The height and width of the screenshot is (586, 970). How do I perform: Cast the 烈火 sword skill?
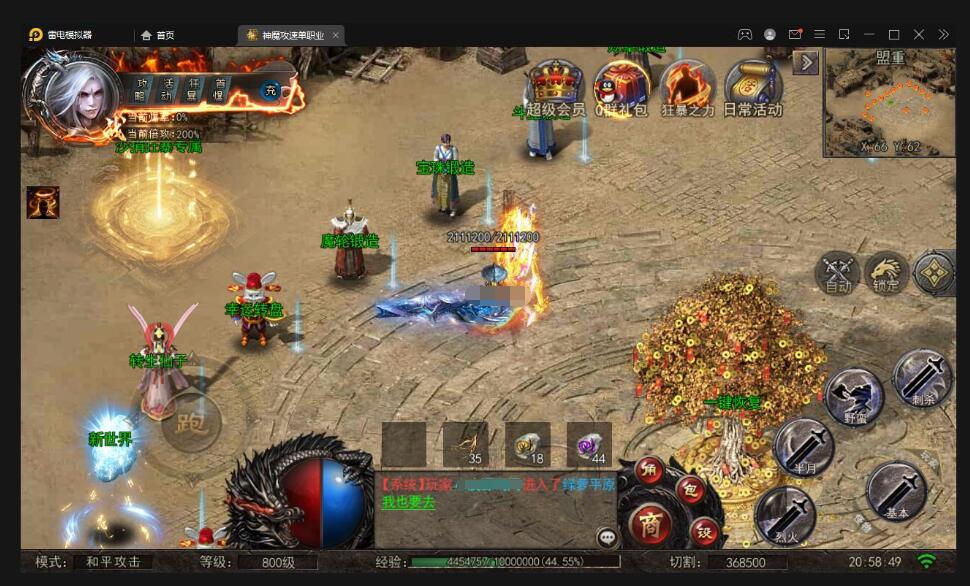(784, 515)
